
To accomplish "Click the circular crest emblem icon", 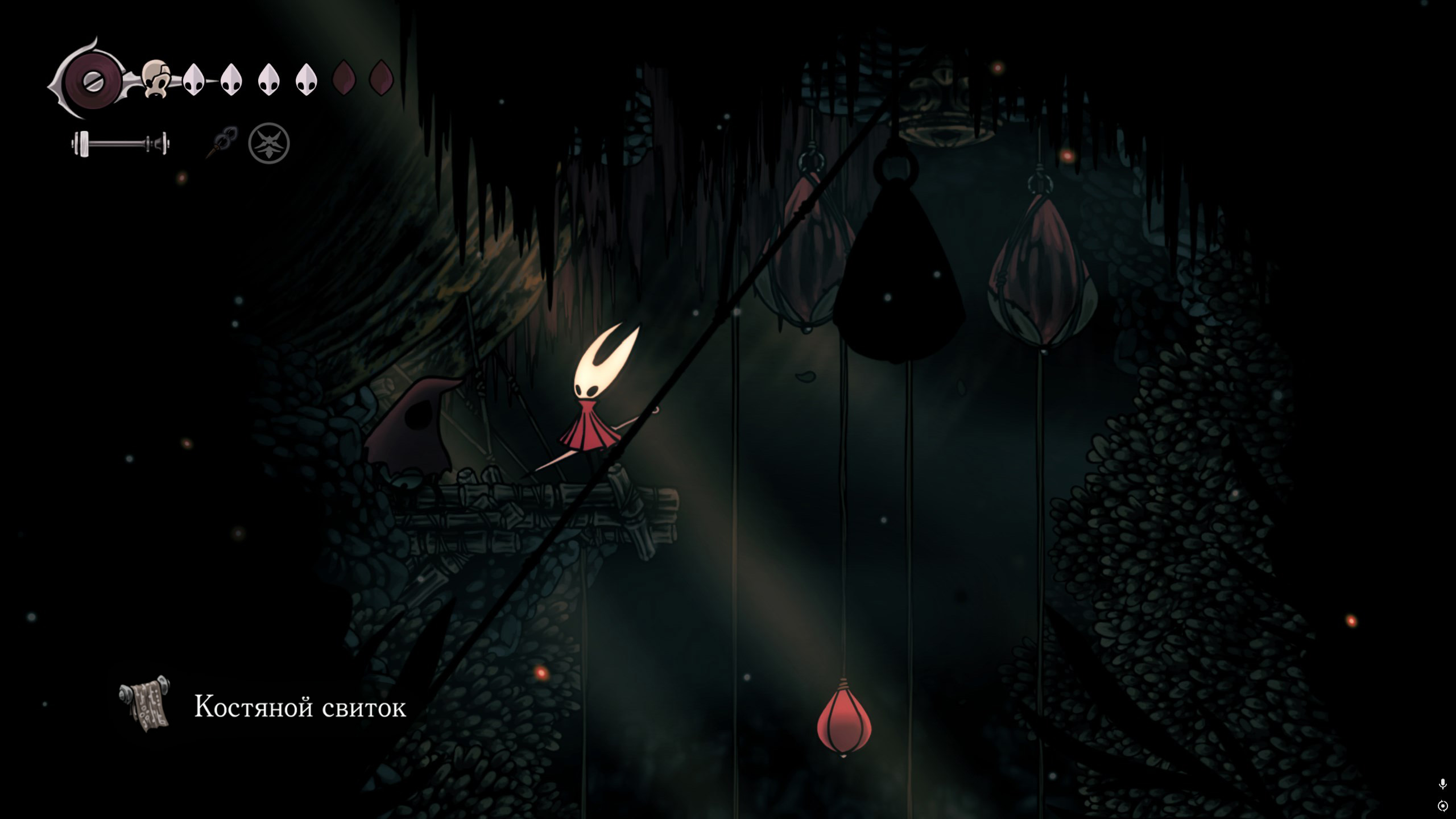I will pos(269,143).
